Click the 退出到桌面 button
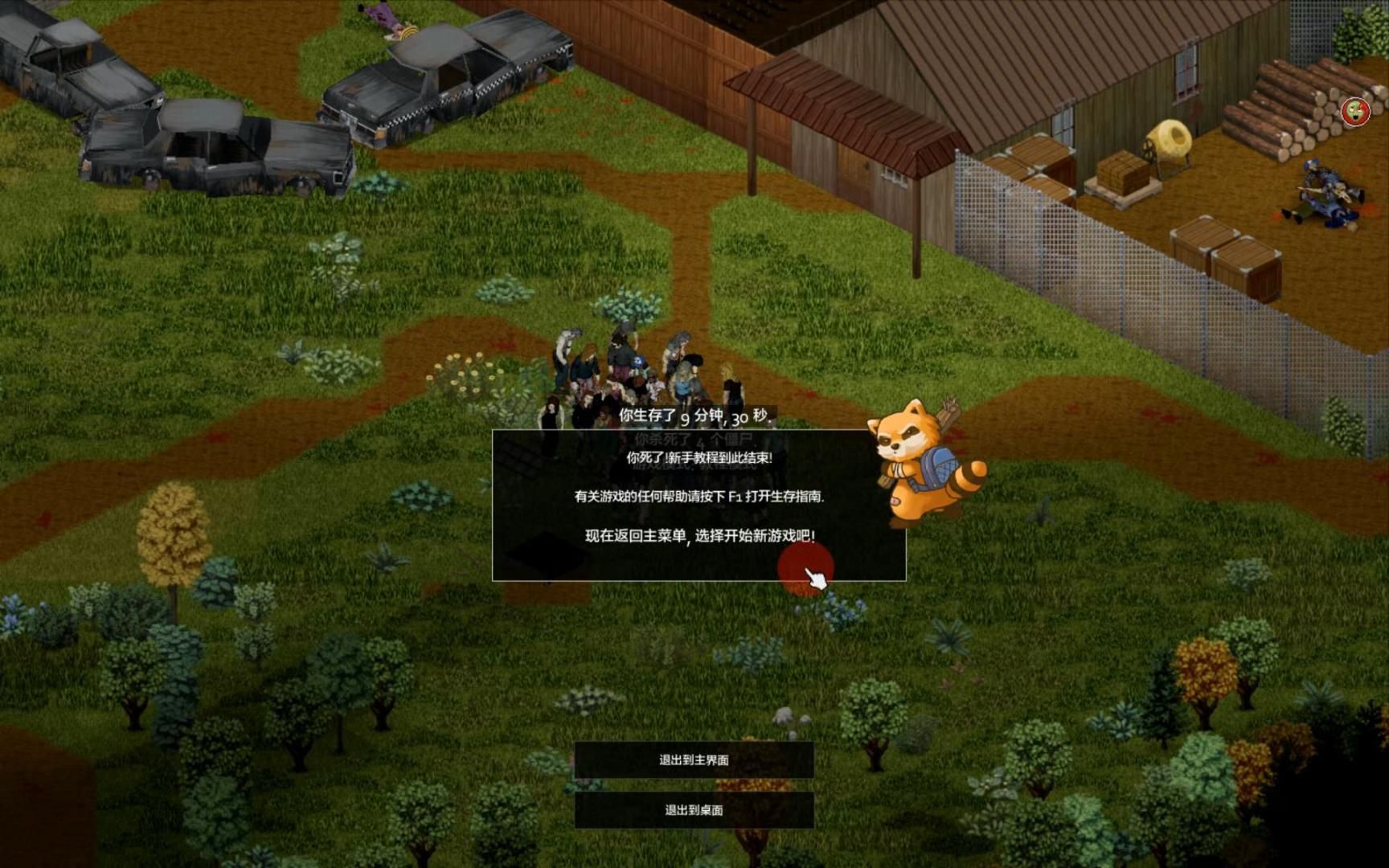Viewport: 1389px width, 868px height. (693, 810)
